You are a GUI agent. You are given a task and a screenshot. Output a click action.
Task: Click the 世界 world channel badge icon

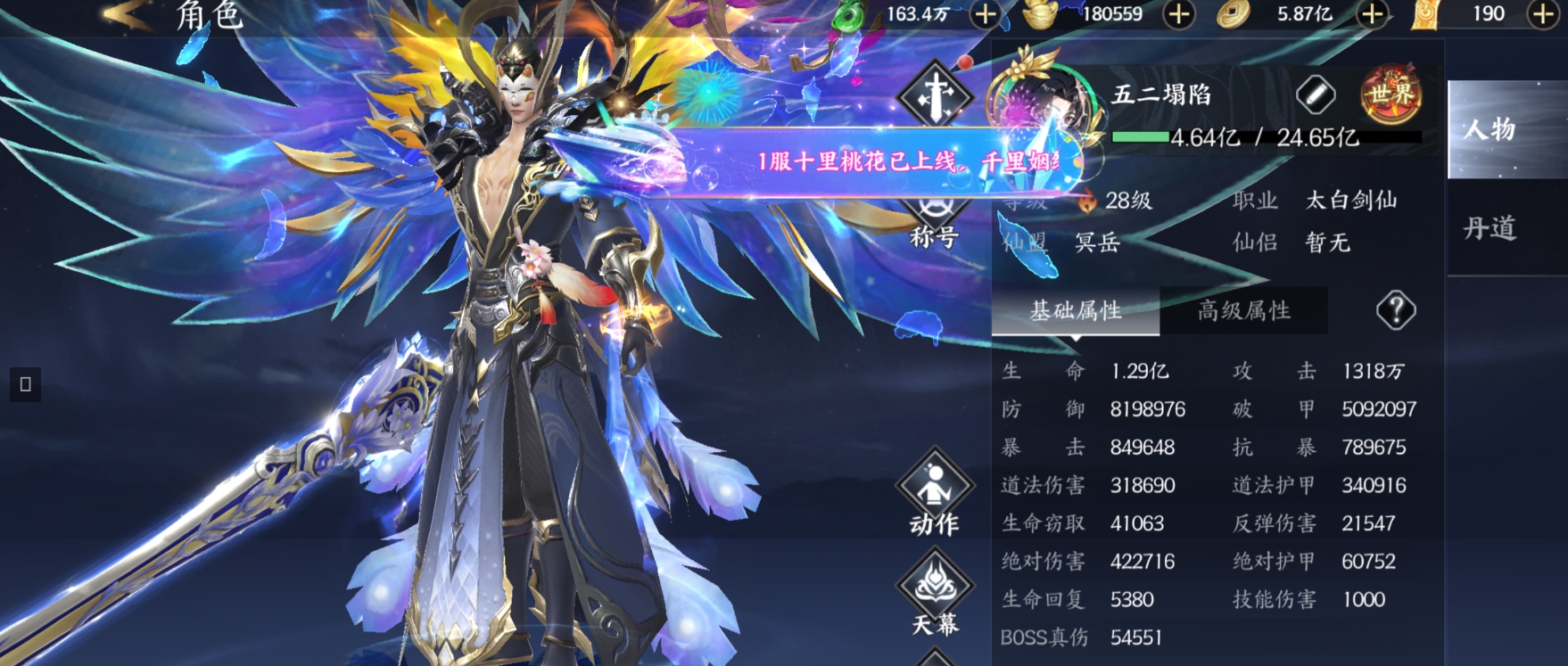[1391, 92]
